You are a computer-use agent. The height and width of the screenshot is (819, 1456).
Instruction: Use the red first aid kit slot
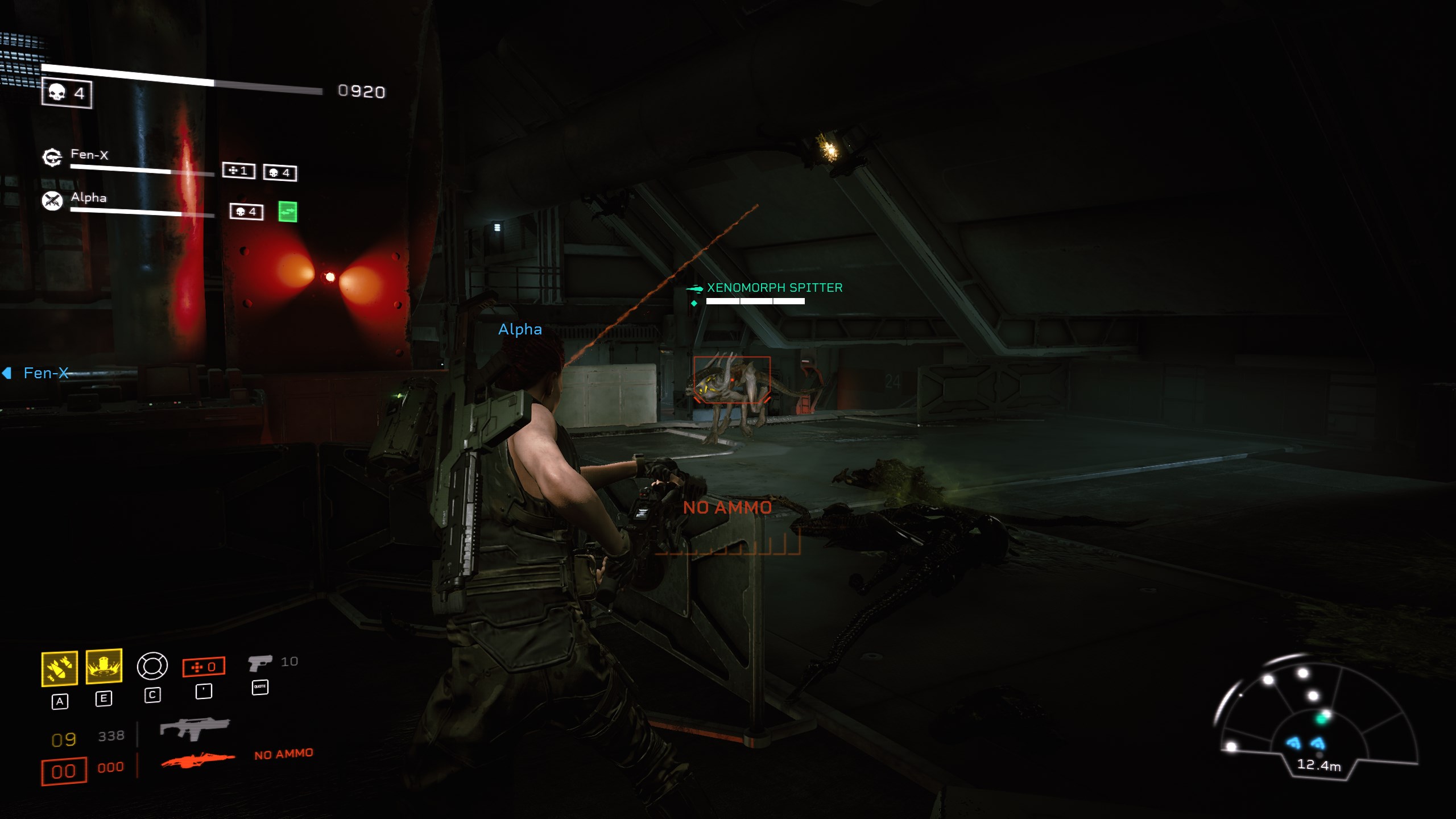pos(204,667)
